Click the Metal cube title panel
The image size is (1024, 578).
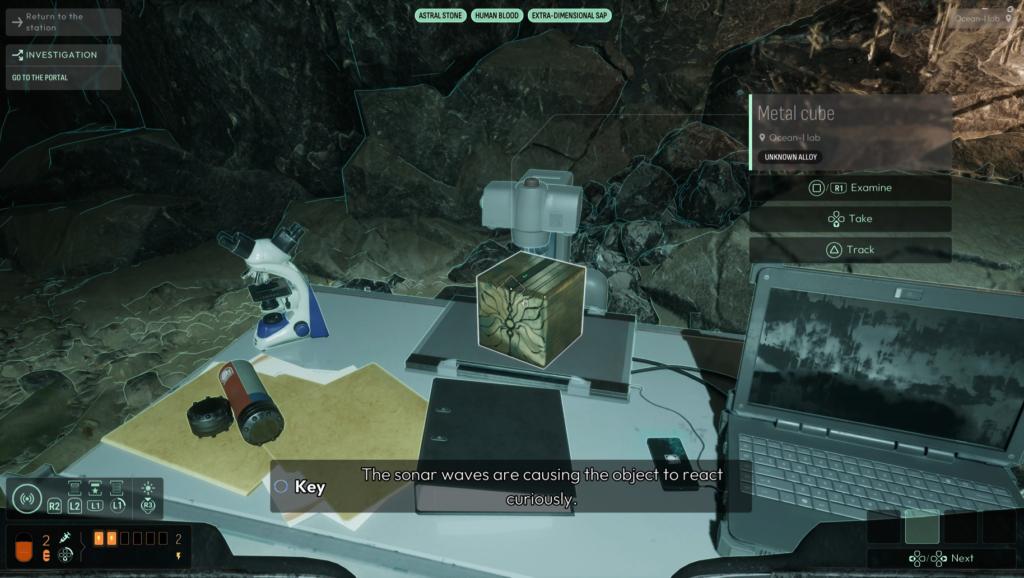click(850, 113)
